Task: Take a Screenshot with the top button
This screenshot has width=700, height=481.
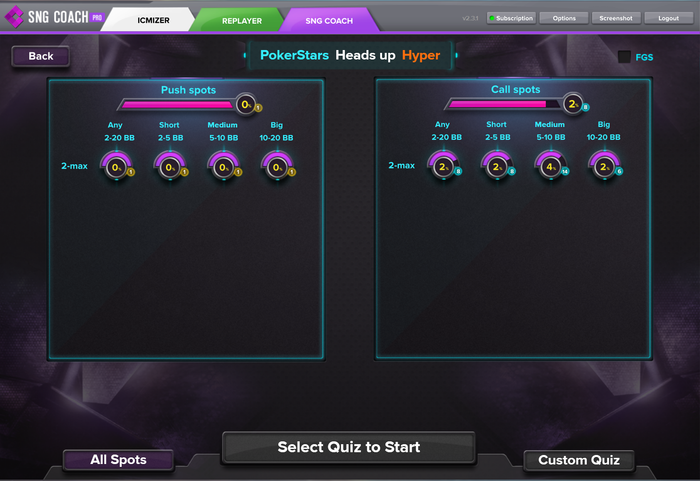Action: tap(615, 18)
